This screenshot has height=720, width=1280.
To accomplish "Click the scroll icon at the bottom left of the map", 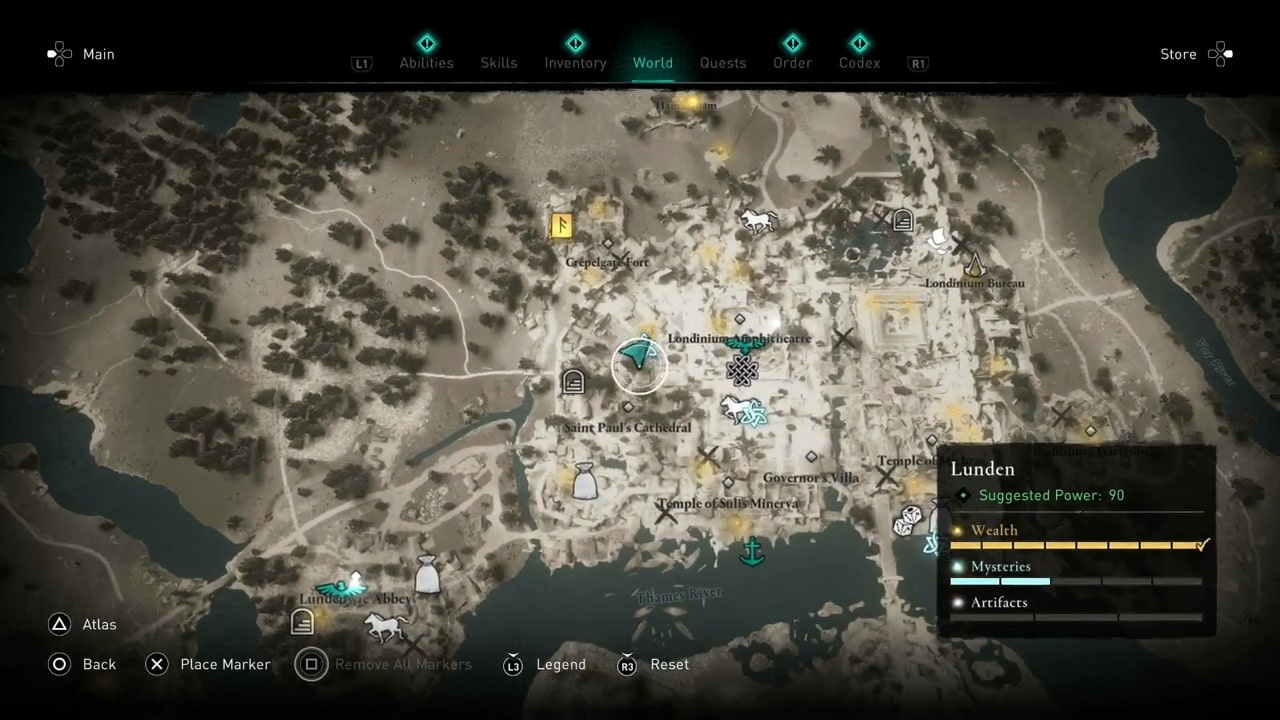I will click(x=302, y=622).
